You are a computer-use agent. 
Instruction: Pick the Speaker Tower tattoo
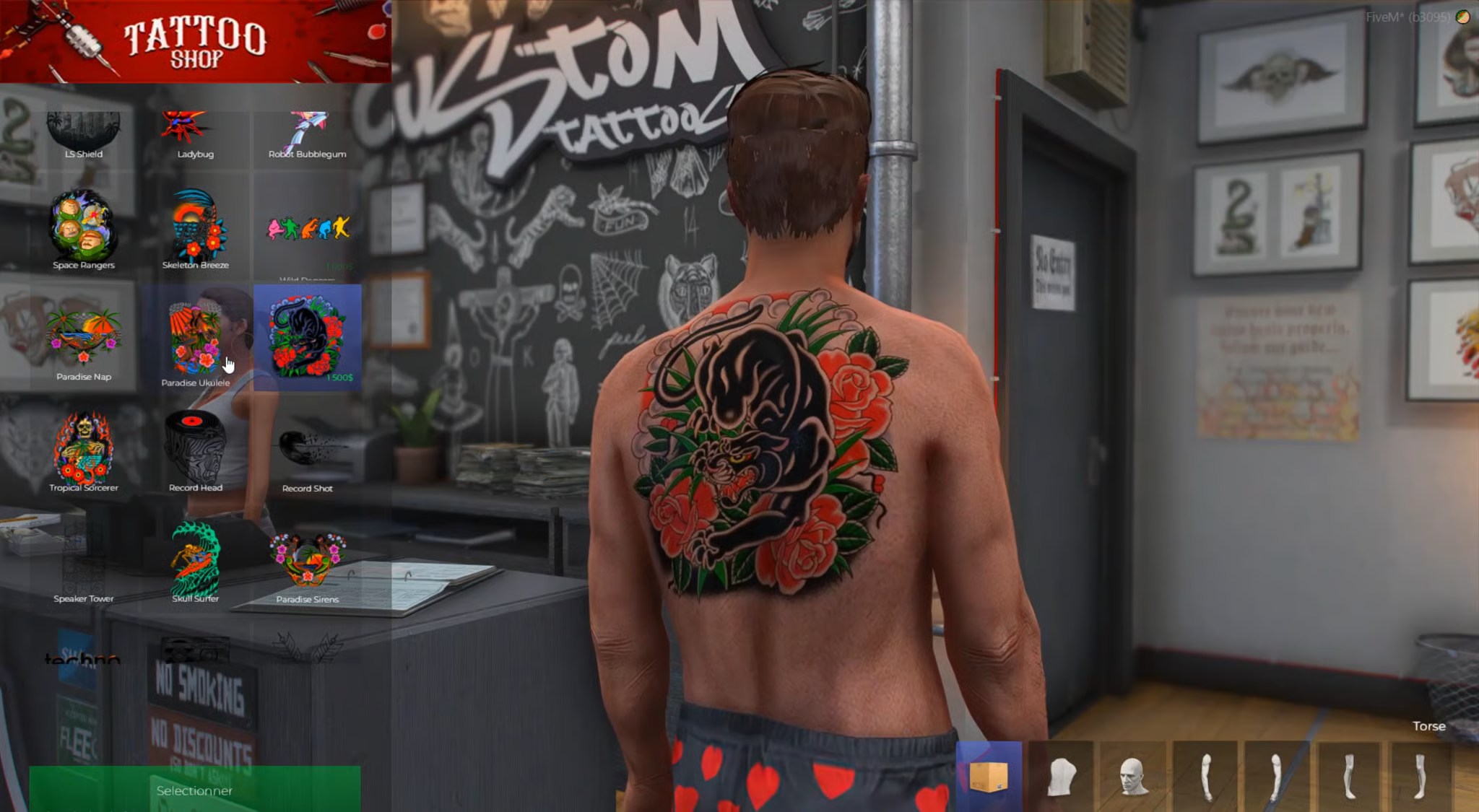84,563
